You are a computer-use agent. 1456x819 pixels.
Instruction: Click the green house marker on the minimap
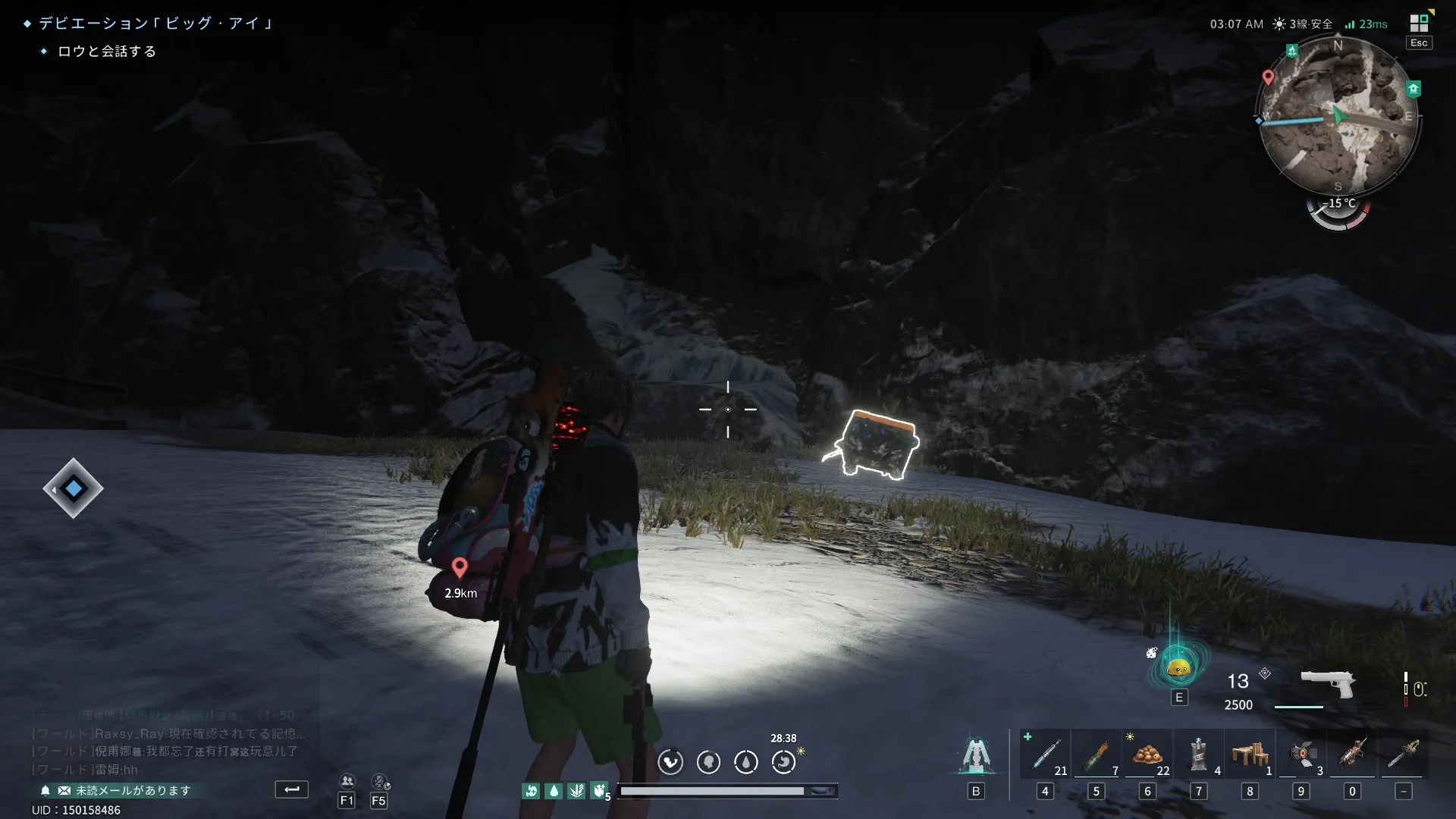(x=1413, y=89)
